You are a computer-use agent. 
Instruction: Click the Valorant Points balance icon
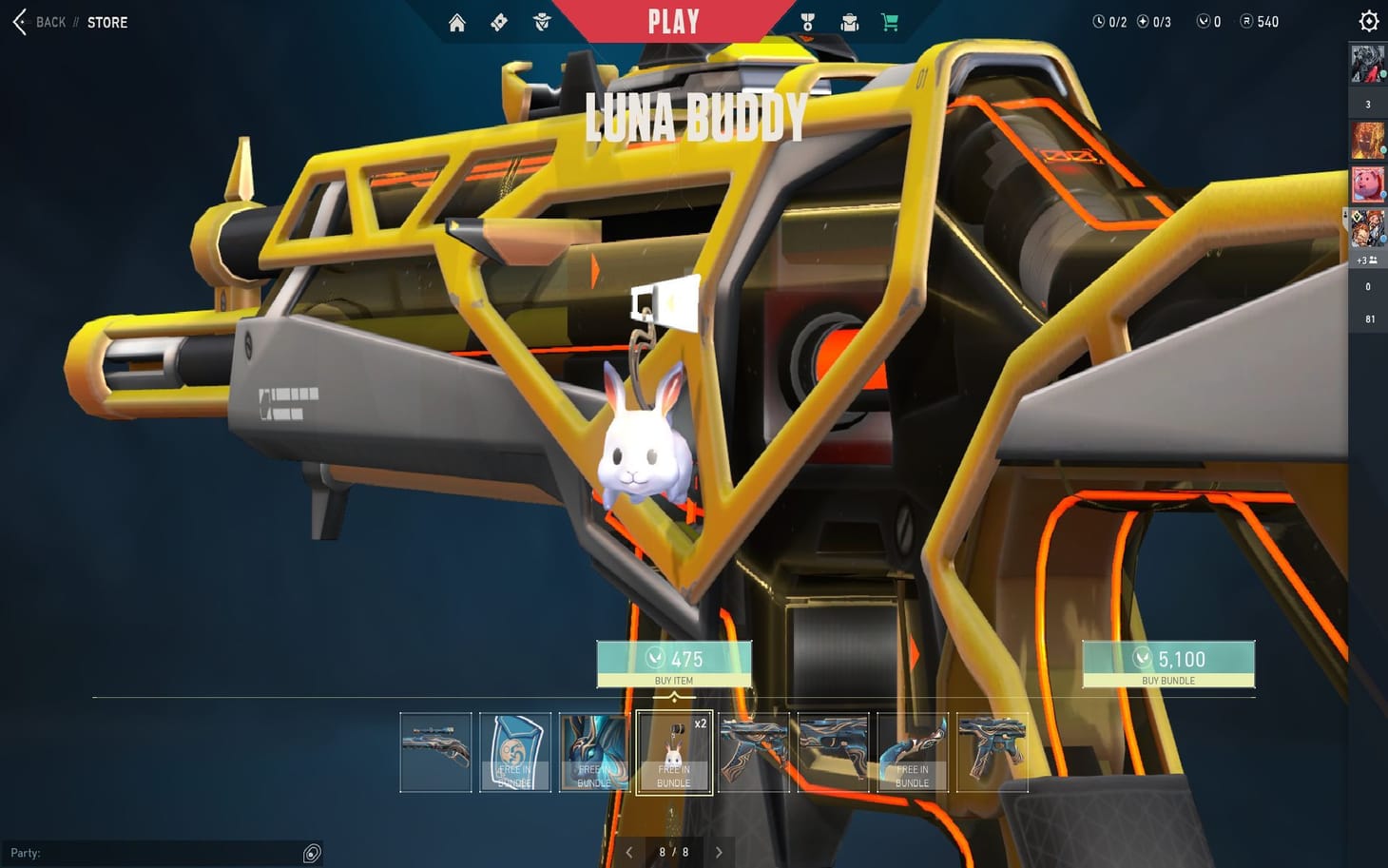tap(1203, 21)
